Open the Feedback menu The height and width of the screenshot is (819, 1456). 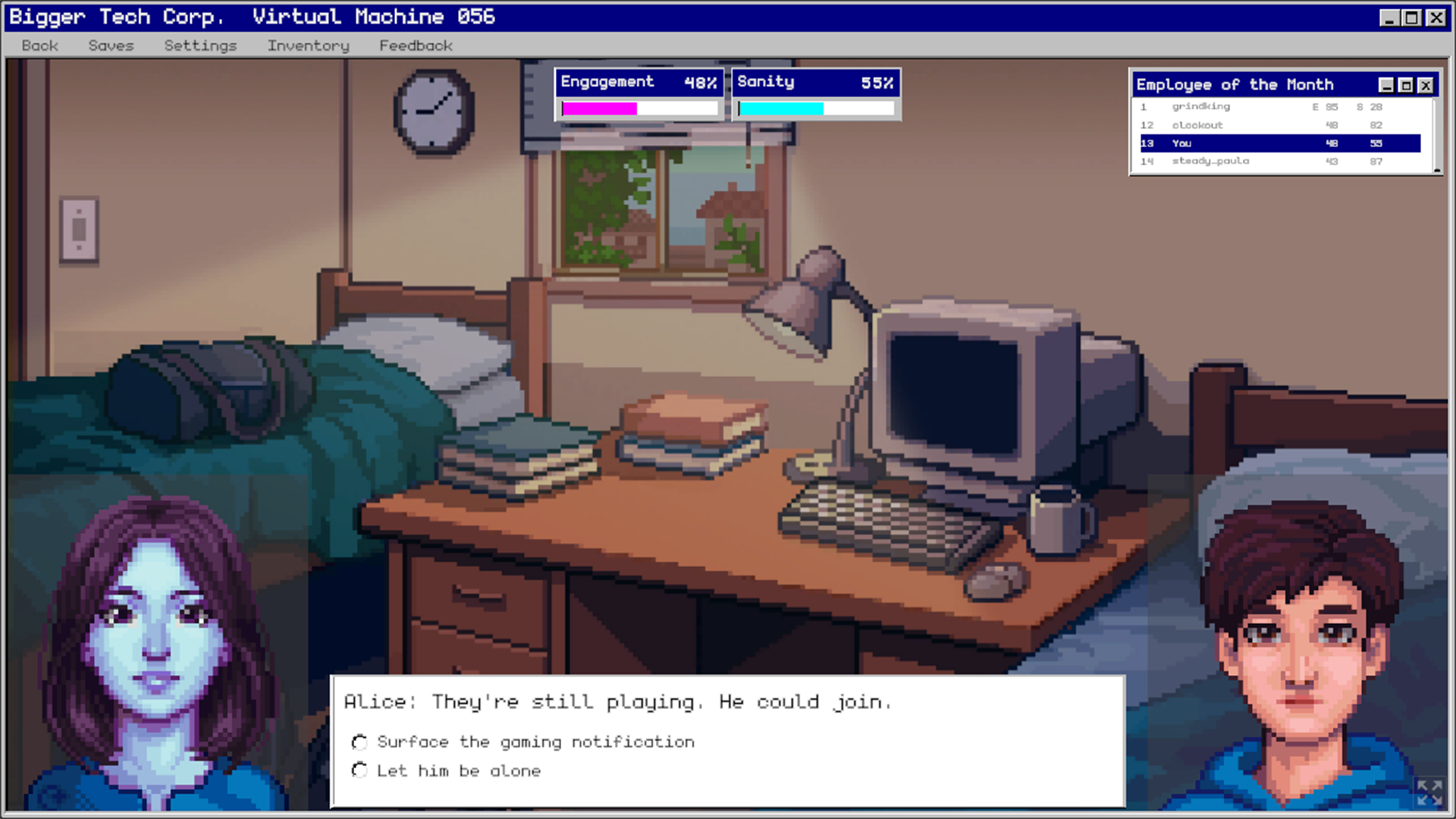tap(416, 45)
